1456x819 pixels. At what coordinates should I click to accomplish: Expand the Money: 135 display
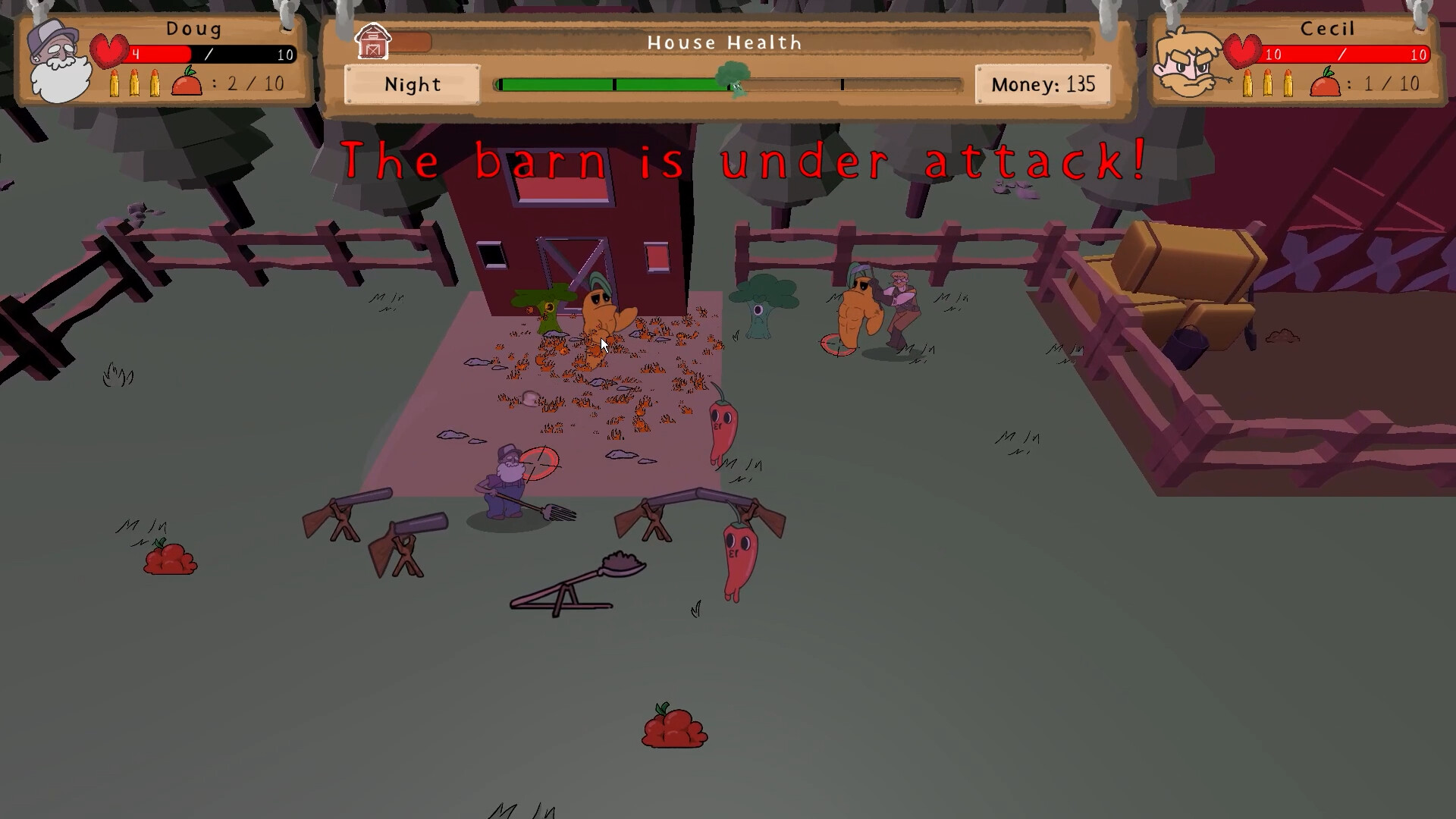point(1044,84)
